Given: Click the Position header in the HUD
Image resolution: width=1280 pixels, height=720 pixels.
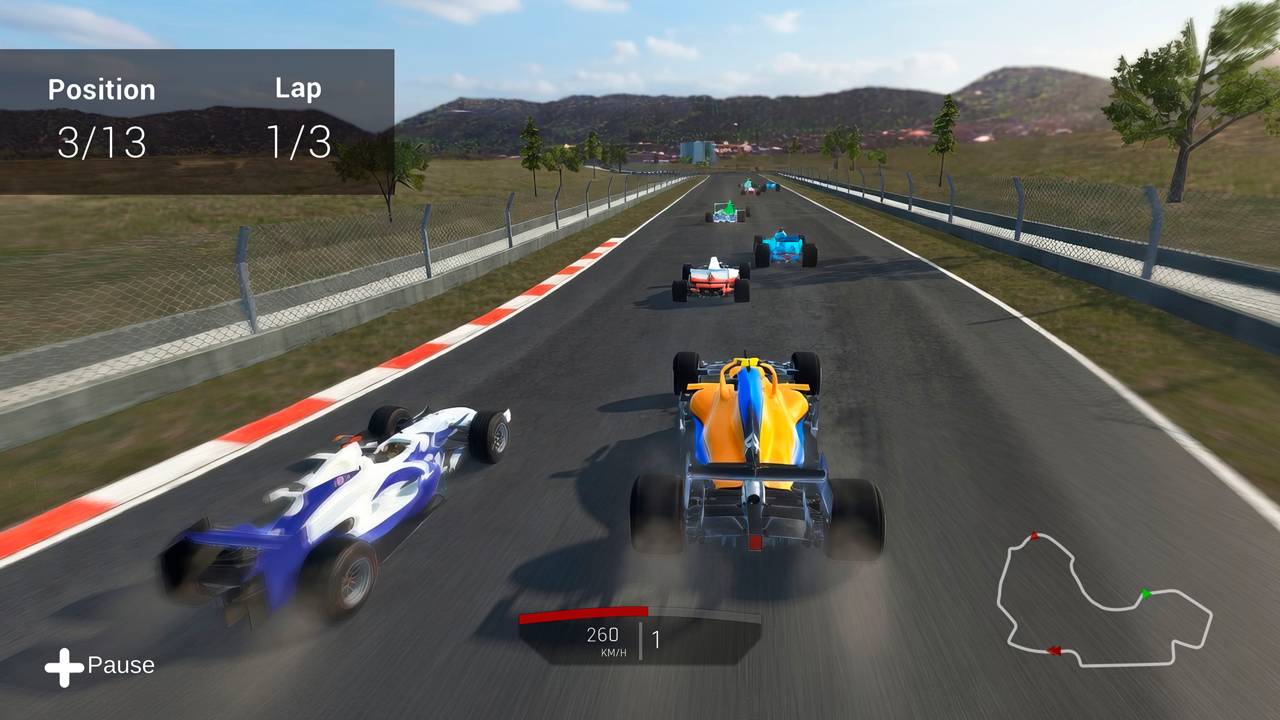Looking at the screenshot, I should (103, 90).
